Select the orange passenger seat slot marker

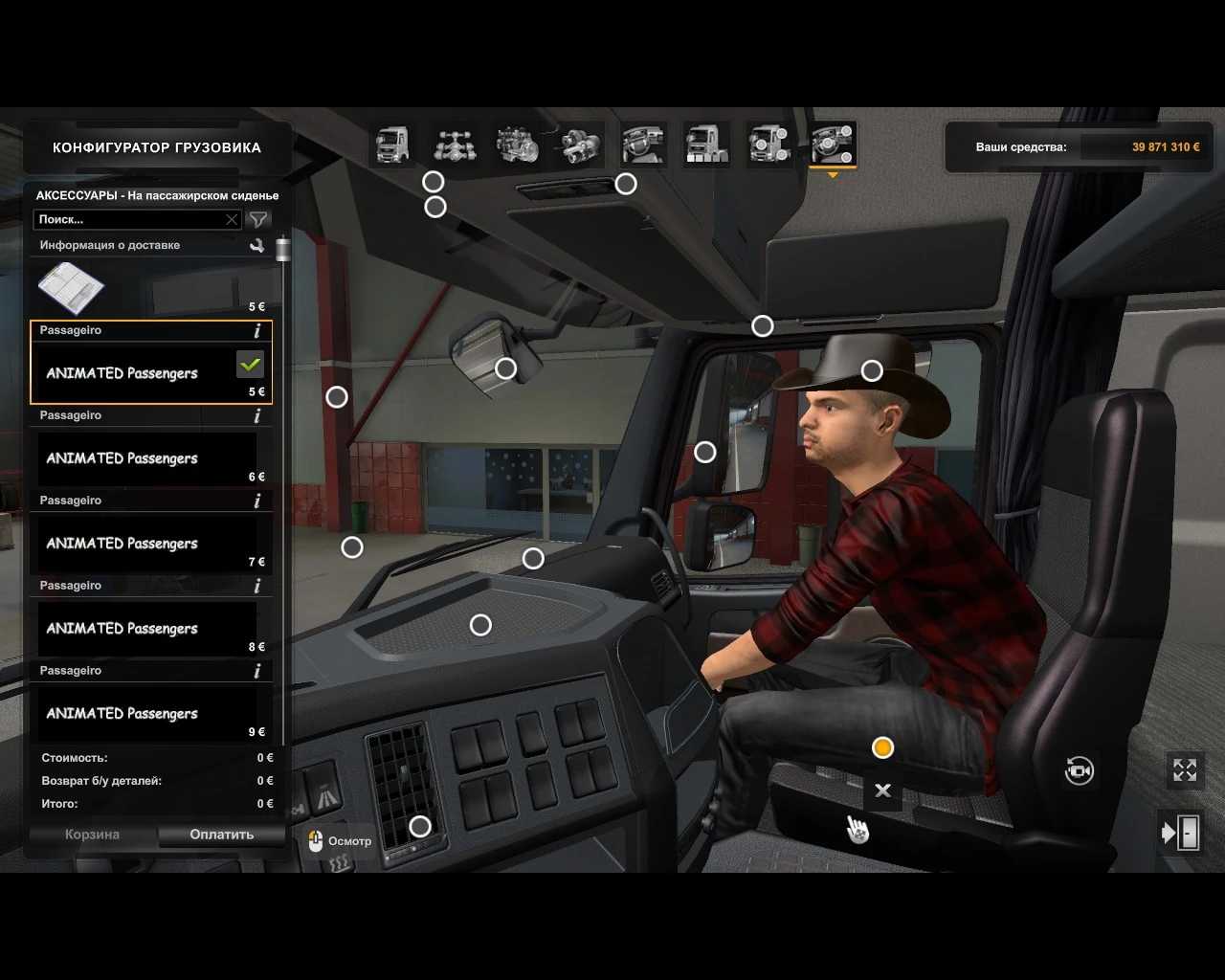(x=882, y=747)
